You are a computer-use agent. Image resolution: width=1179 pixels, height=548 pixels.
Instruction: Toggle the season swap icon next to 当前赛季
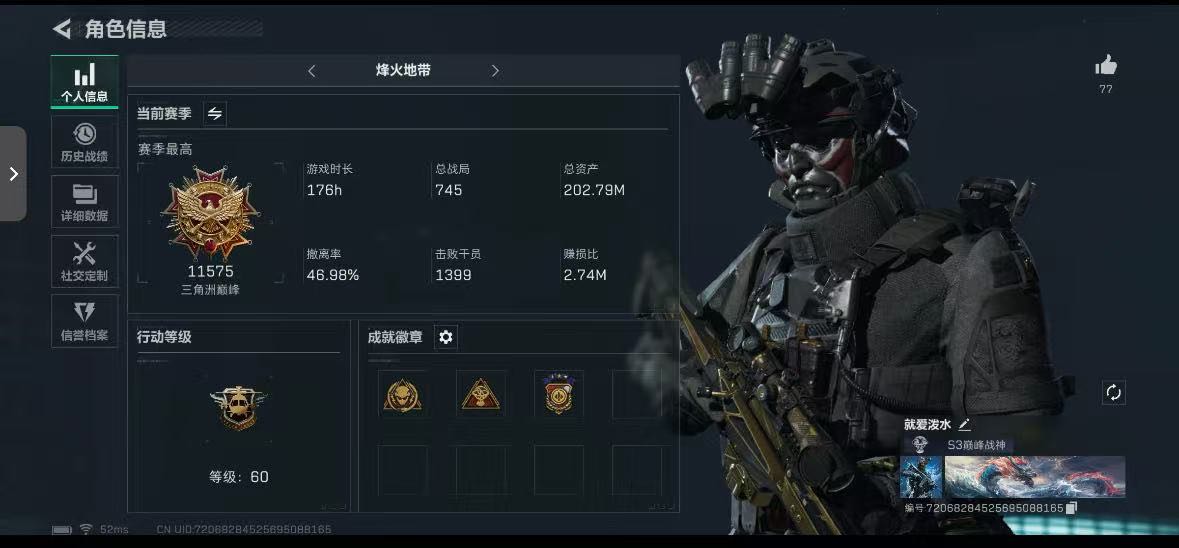214,114
